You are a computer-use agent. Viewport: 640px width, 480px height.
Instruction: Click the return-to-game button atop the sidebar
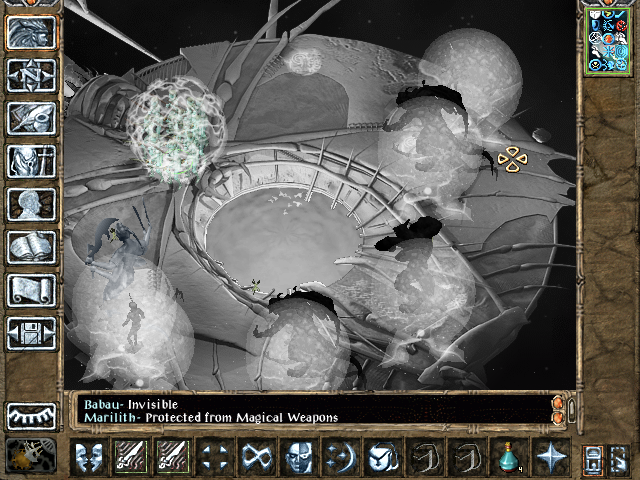tap(31, 33)
